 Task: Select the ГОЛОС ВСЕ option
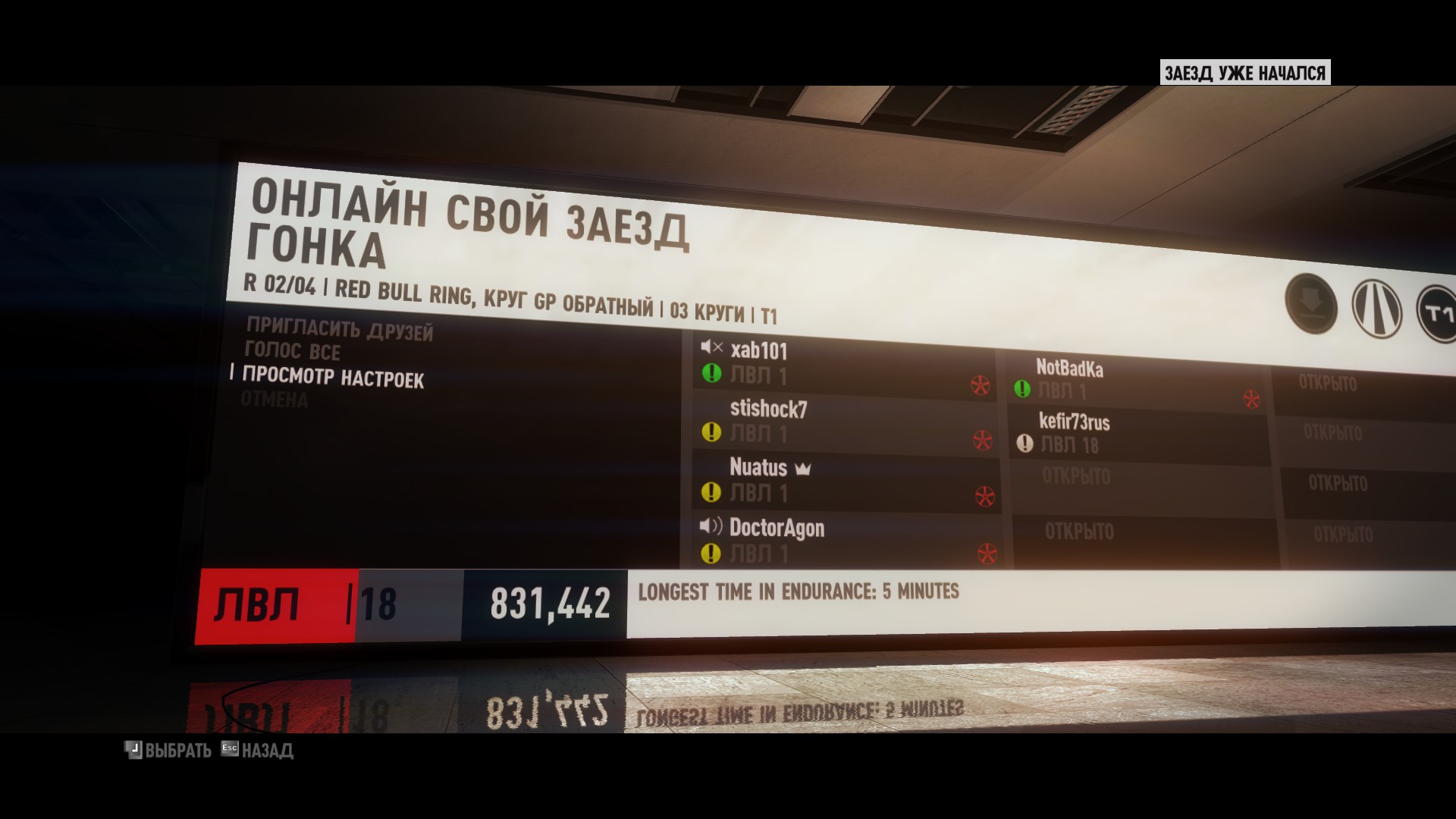click(x=292, y=351)
